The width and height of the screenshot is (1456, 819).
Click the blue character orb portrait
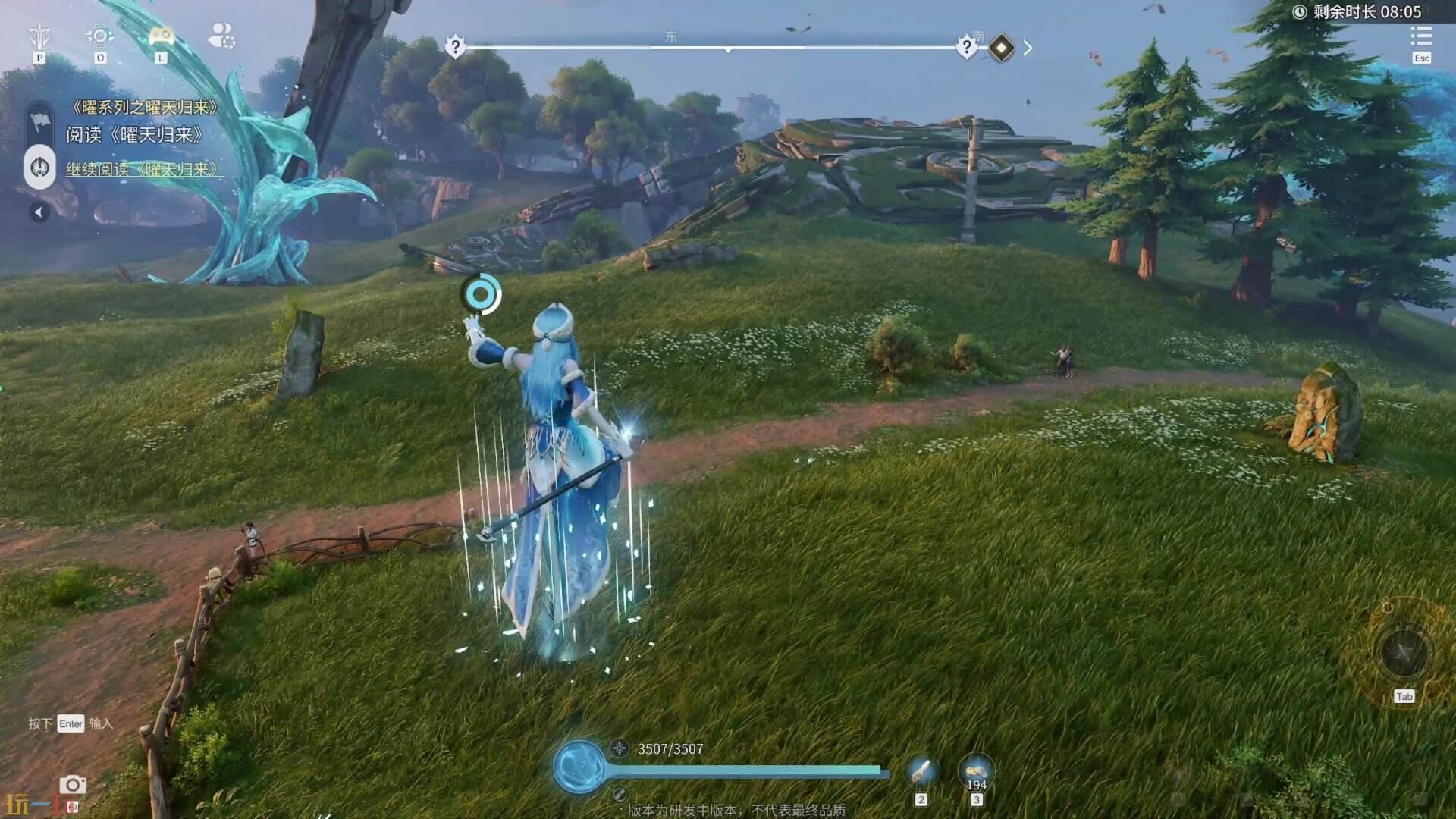tap(579, 767)
